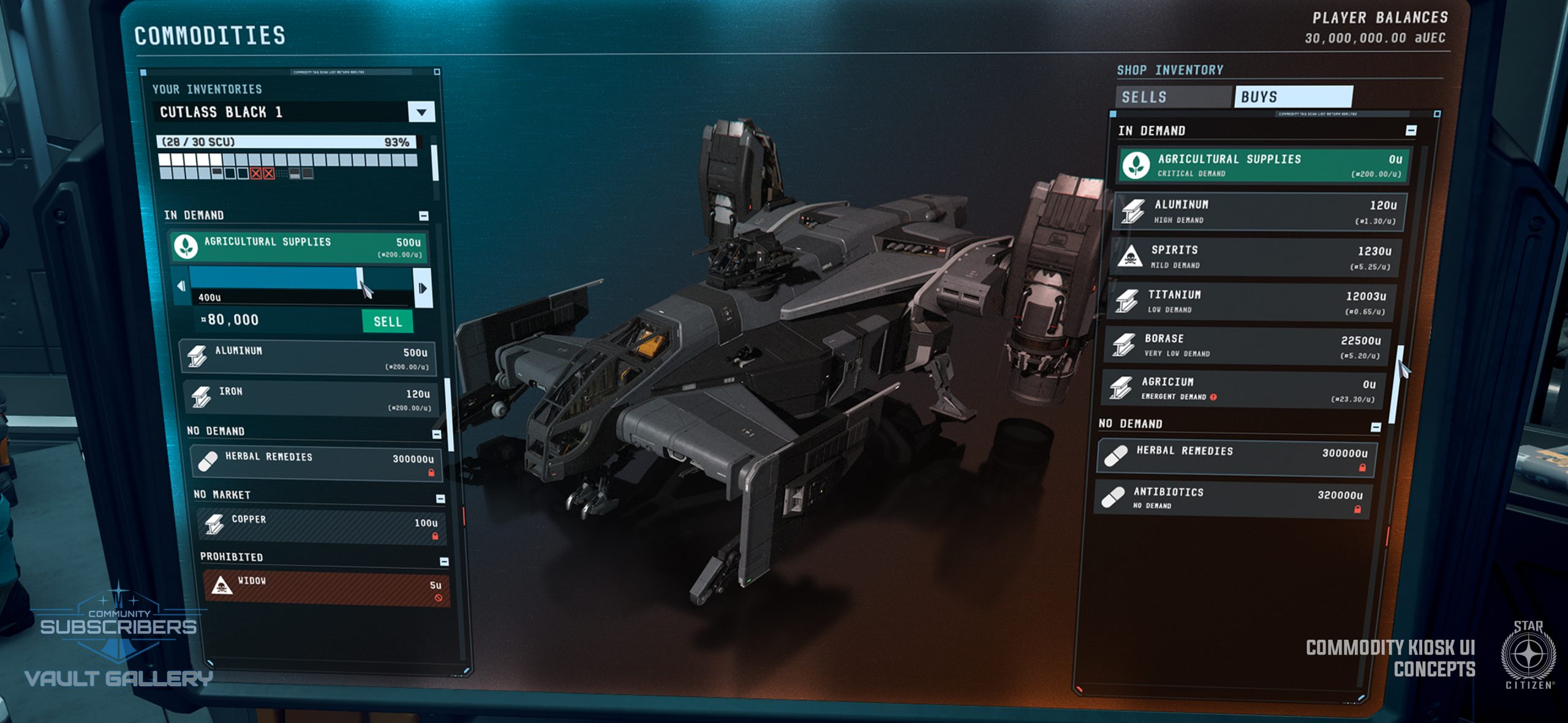Image resolution: width=1568 pixels, height=723 pixels.
Task: Select the prohibited Widow item
Action: pyautogui.click(x=326, y=589)
